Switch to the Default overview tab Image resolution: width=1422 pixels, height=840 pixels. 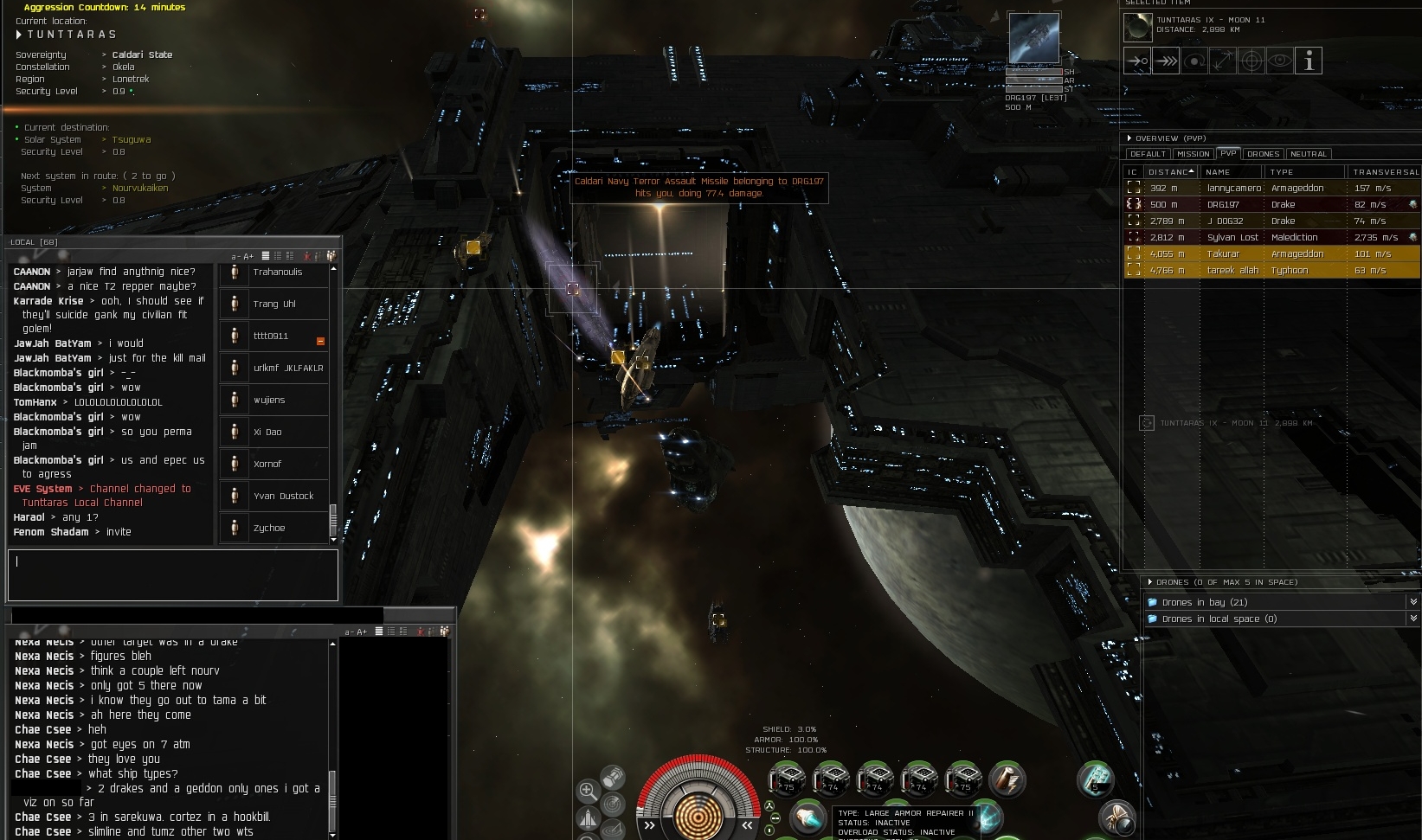point(1148,154)
